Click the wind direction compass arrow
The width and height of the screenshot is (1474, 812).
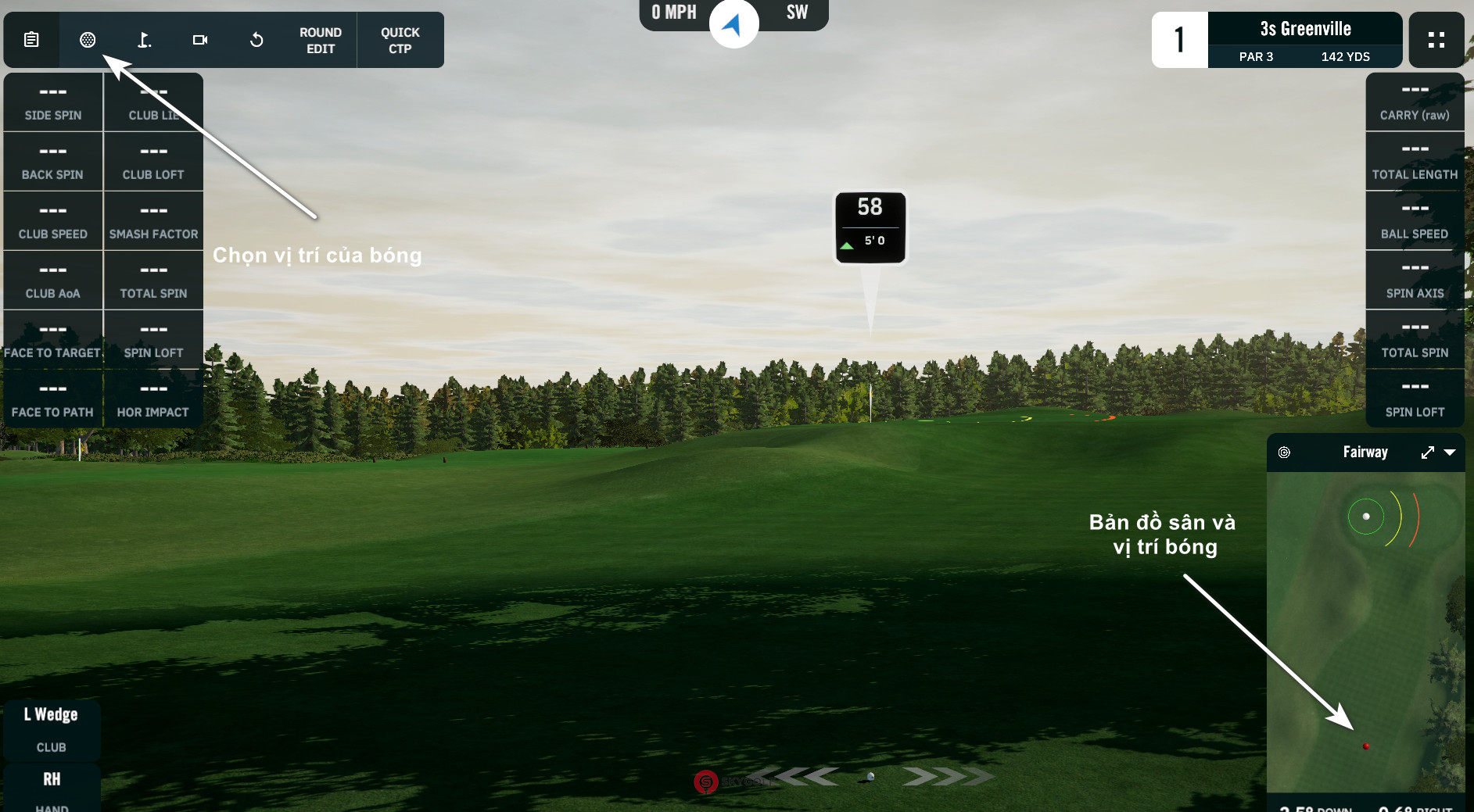tap(733, 24)
